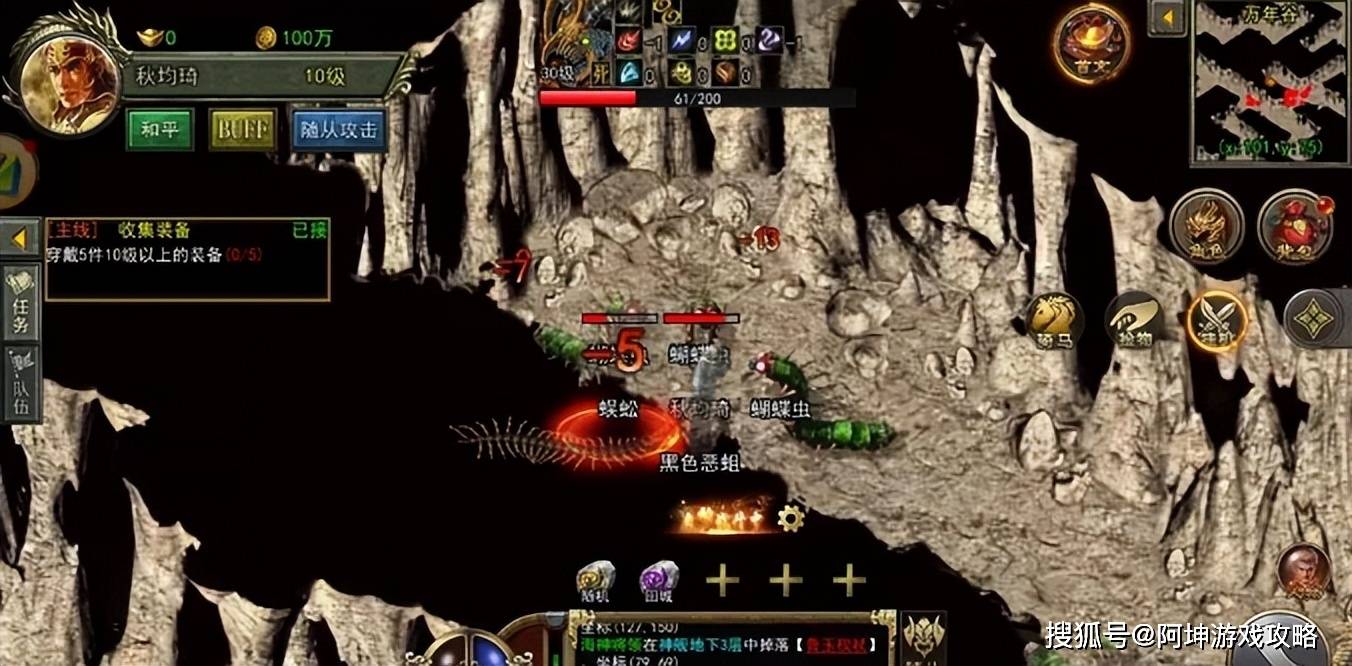This screenshot has width=1352, height=666.
Task: Open the 首充 first recharge reward icon
Action: [x=1091, y=43]
